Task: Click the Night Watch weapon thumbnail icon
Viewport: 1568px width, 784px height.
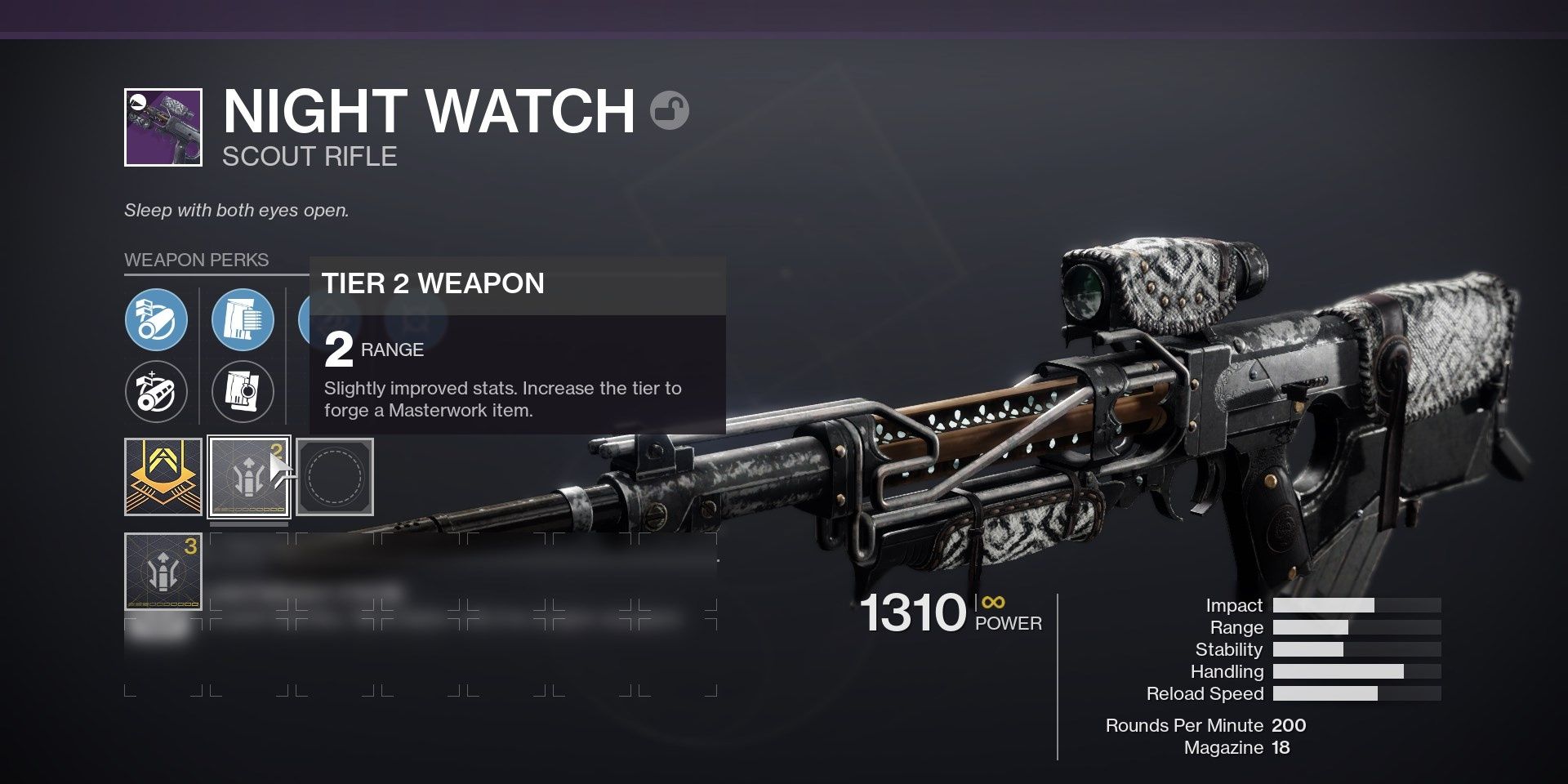Action: coord(163,128)
